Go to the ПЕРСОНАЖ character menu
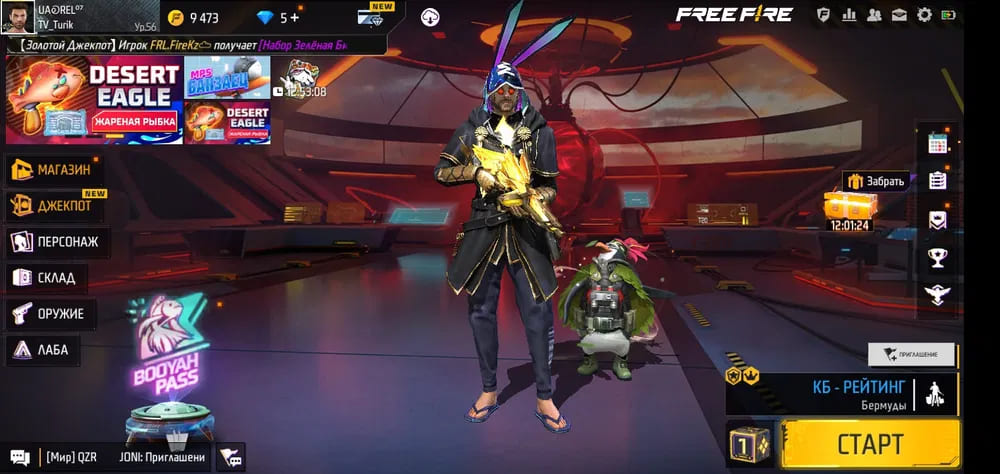Viewport: 1000px width, 474px height. [x=58, y=242]
